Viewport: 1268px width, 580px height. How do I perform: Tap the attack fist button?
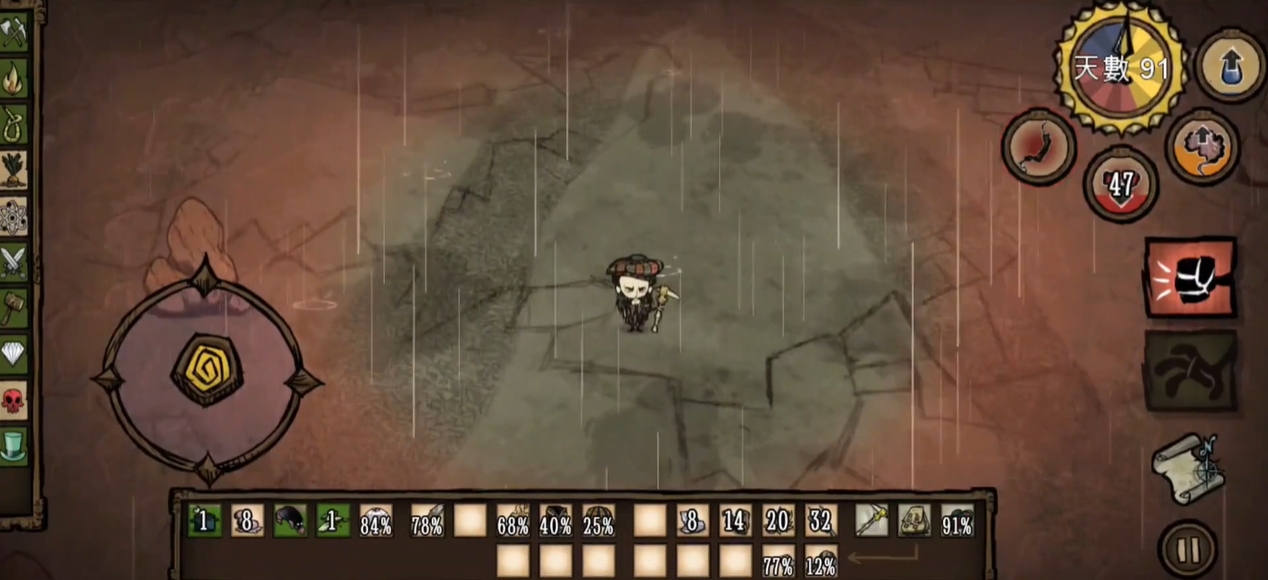pos(1190,278)
